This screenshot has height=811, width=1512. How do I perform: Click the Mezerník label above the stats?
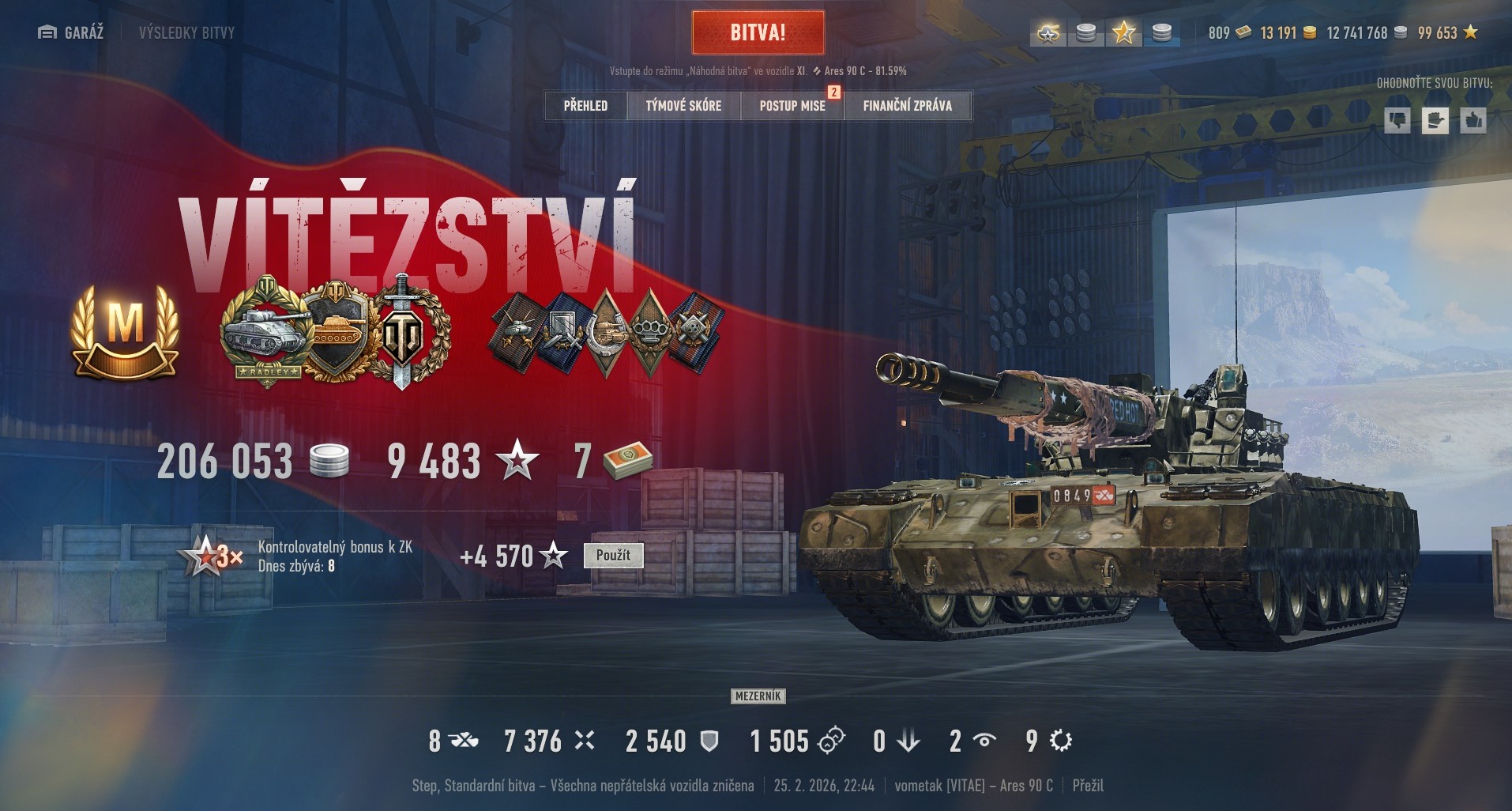[x=758, y=696]
